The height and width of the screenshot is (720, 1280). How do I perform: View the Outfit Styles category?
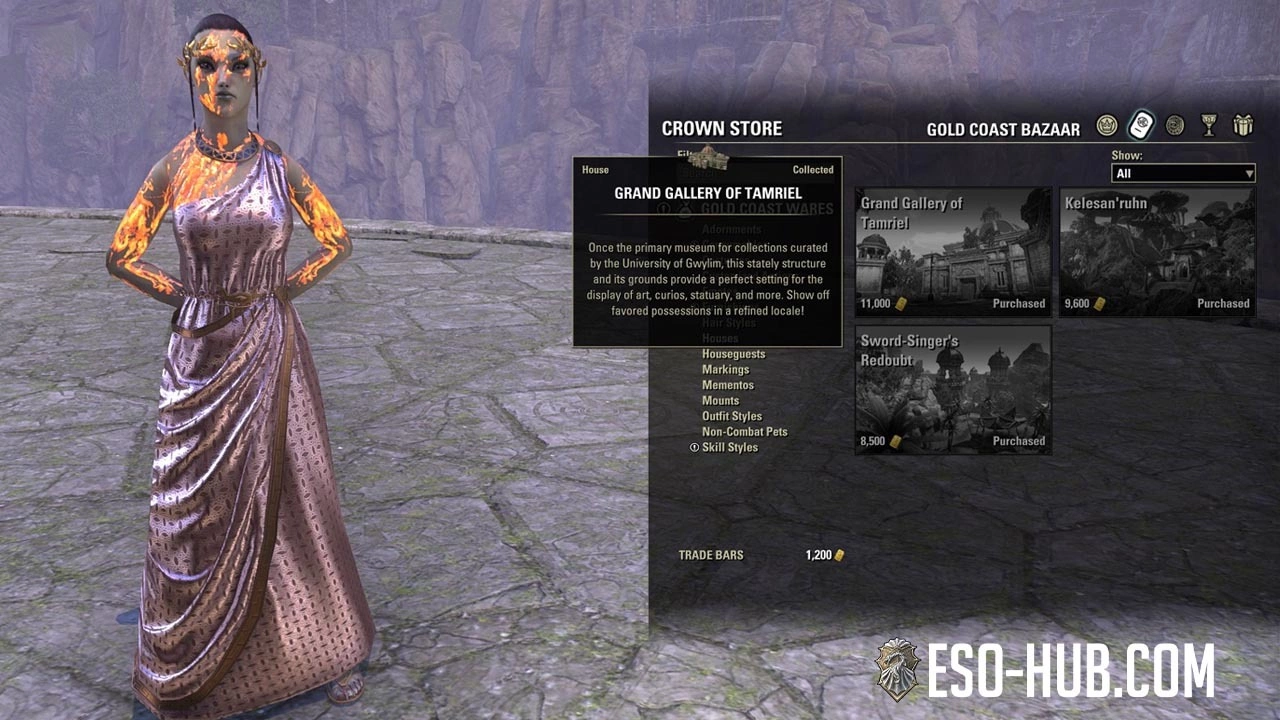(x=731, y=416)
